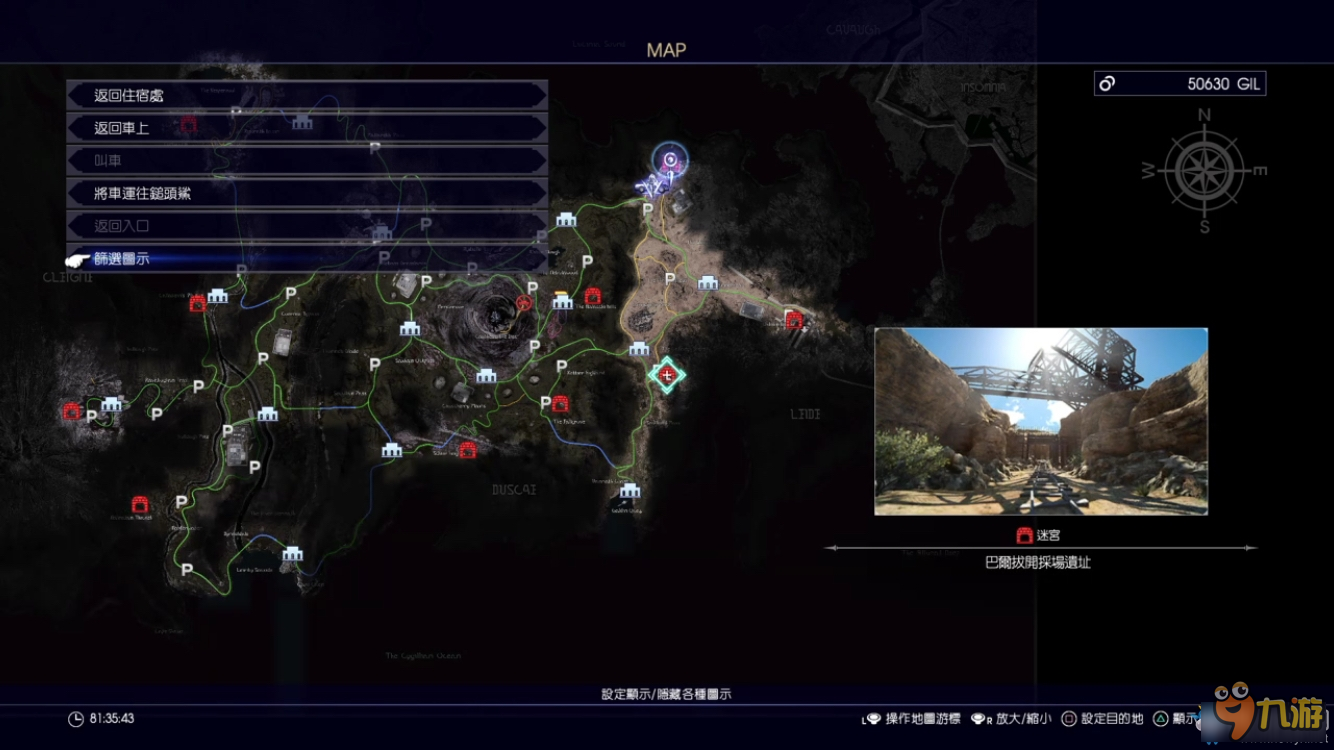Click the left arrow under the location thumbnail
Viewport: 1334px width, 750px height.
click(832, 548)
